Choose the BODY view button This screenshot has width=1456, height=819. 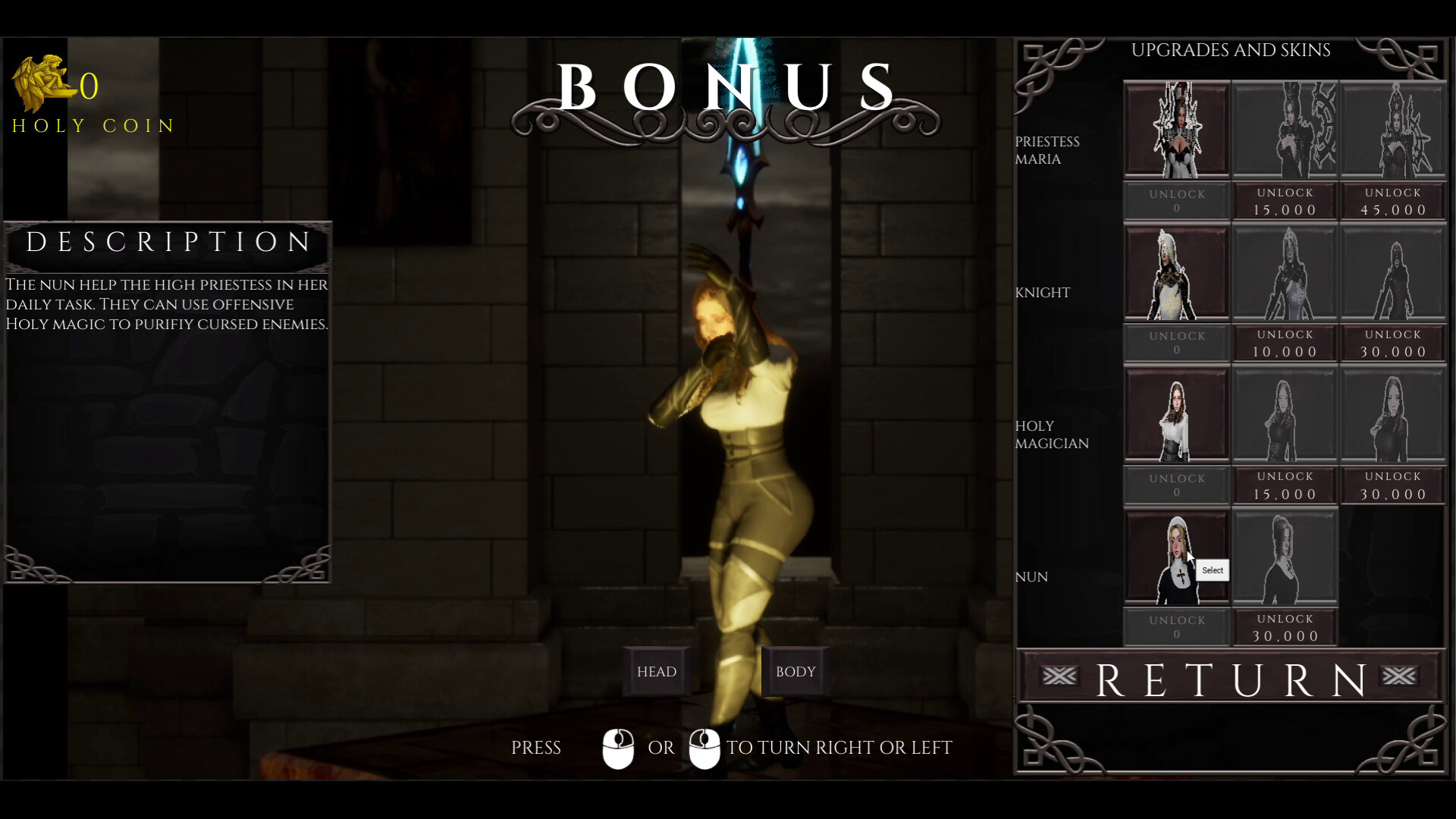pyautogui.click(x=795, y=671)
